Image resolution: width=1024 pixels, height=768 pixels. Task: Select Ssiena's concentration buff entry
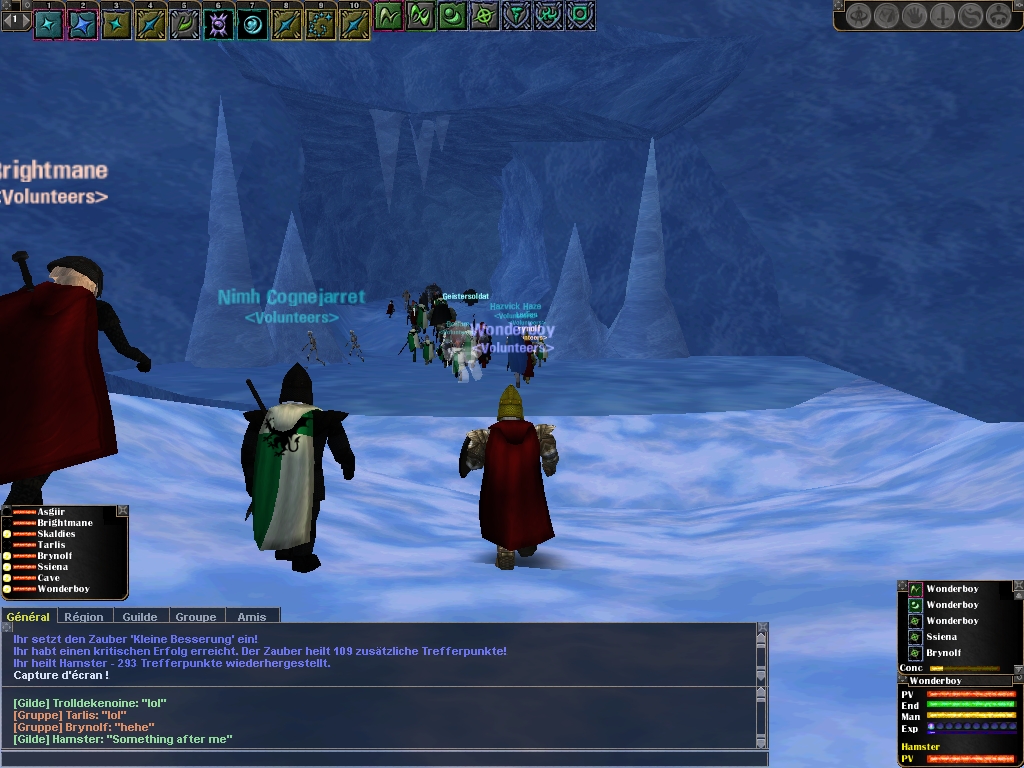941,637
